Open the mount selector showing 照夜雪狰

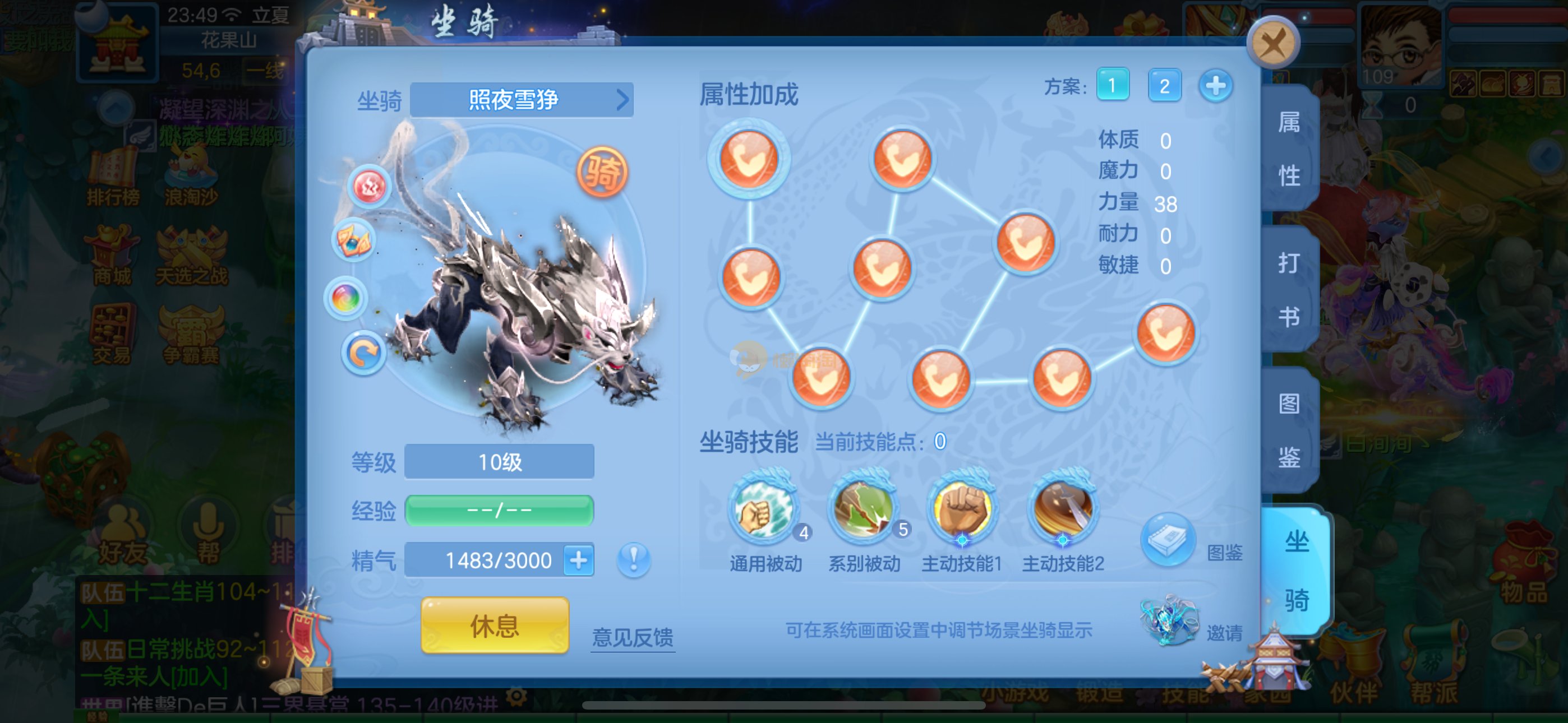pos(522,99)
